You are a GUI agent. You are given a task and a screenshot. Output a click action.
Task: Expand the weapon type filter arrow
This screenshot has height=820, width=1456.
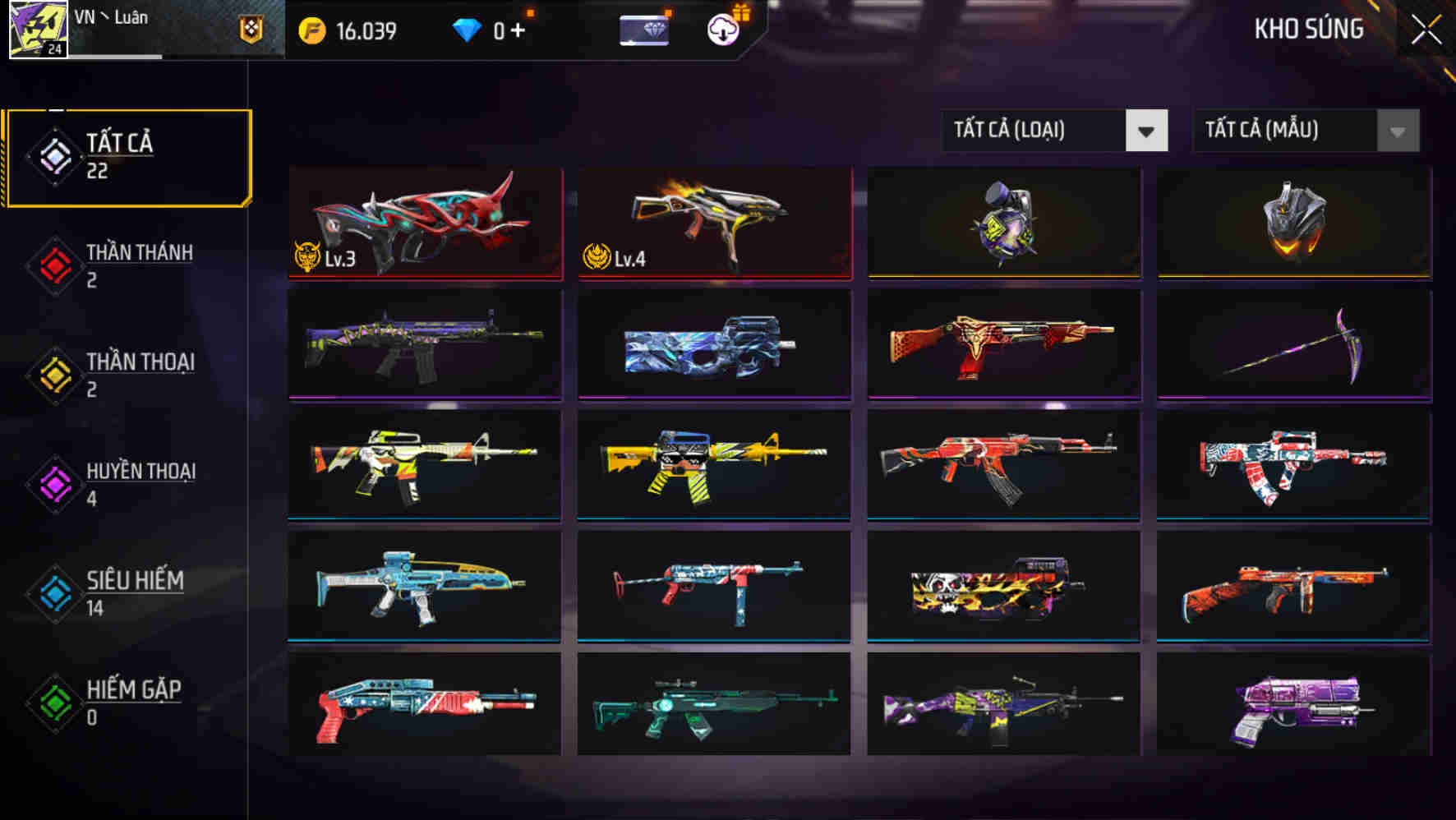(x=1147, y=131)
